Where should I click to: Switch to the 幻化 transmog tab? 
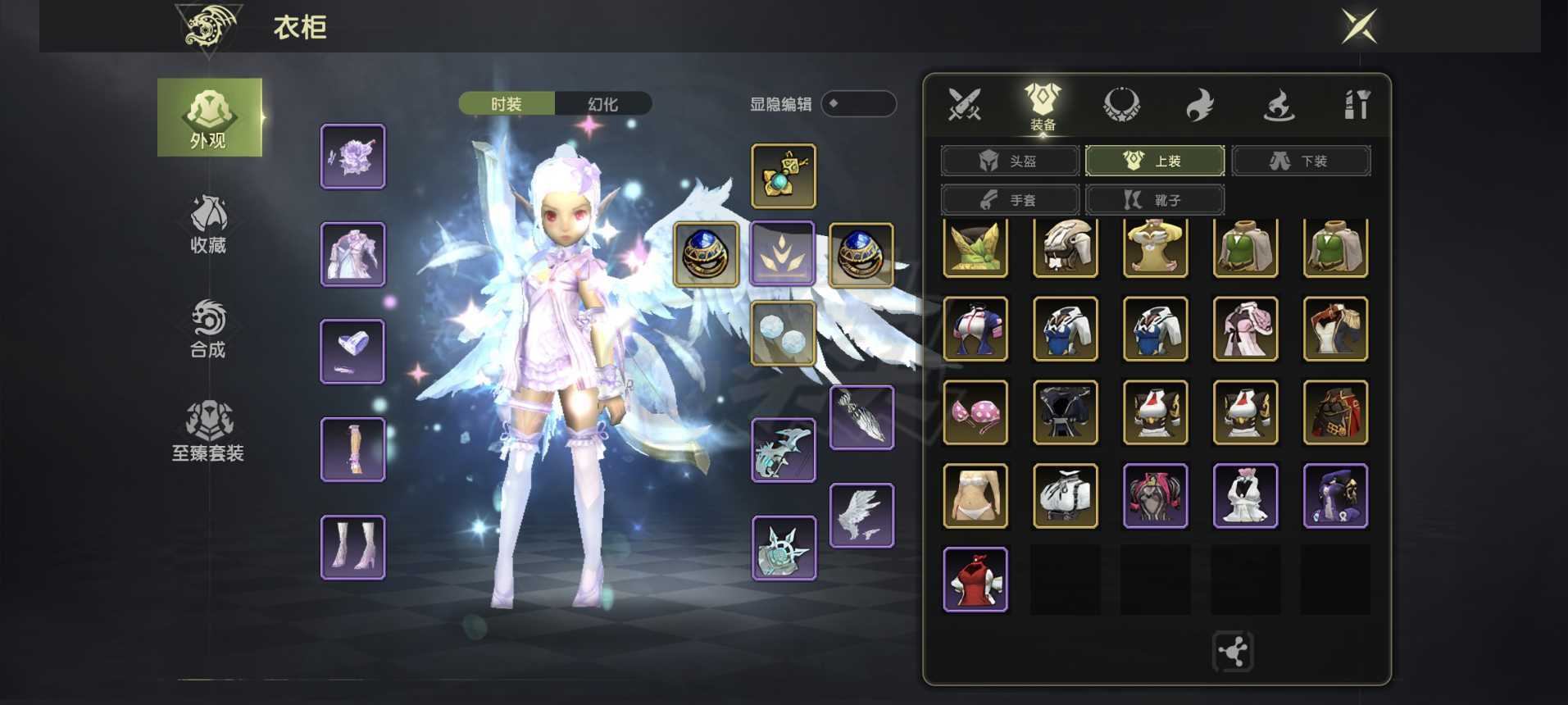[x=603, y=104]
